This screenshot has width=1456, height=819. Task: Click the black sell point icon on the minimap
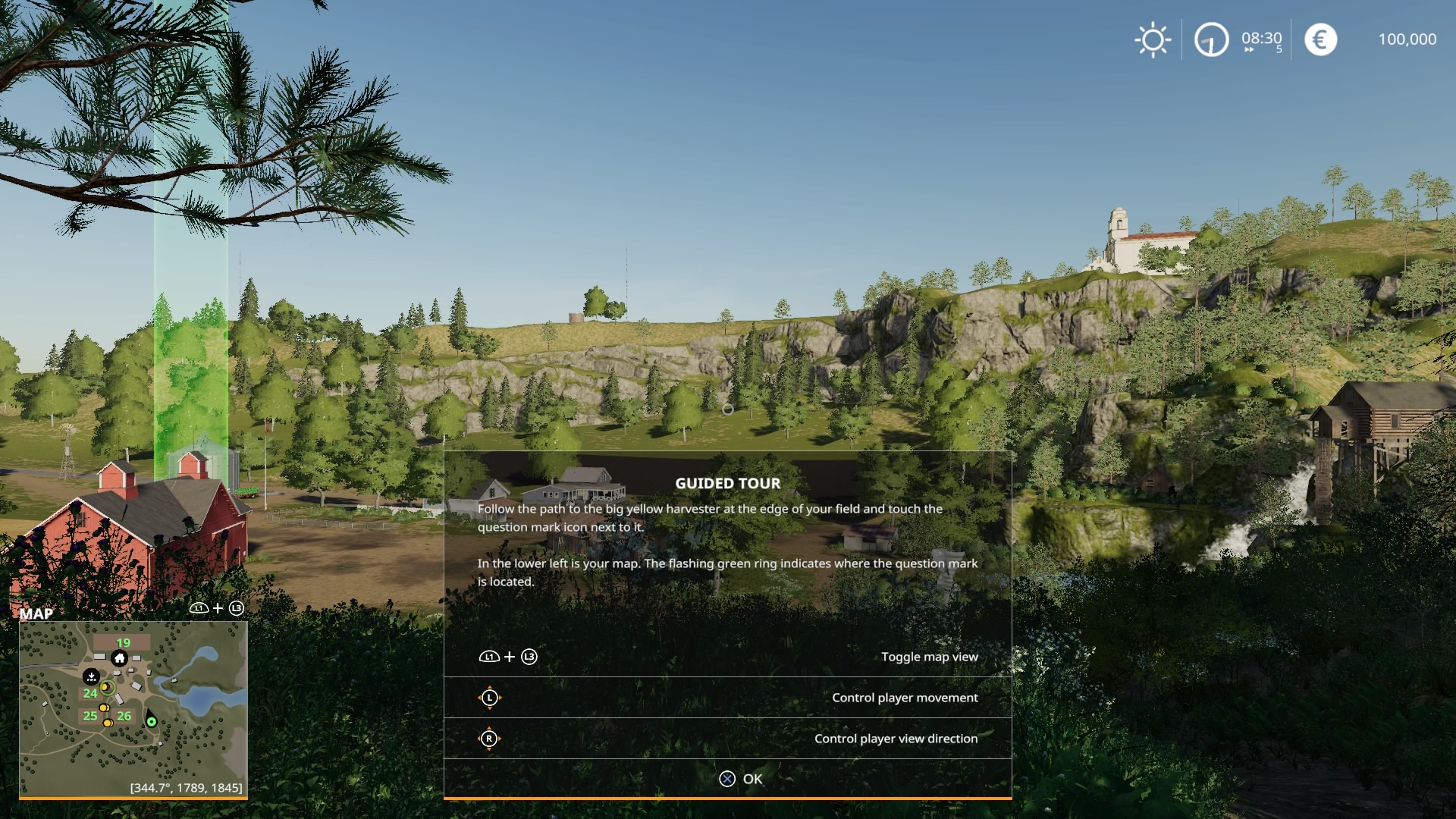tap(92, 676)
